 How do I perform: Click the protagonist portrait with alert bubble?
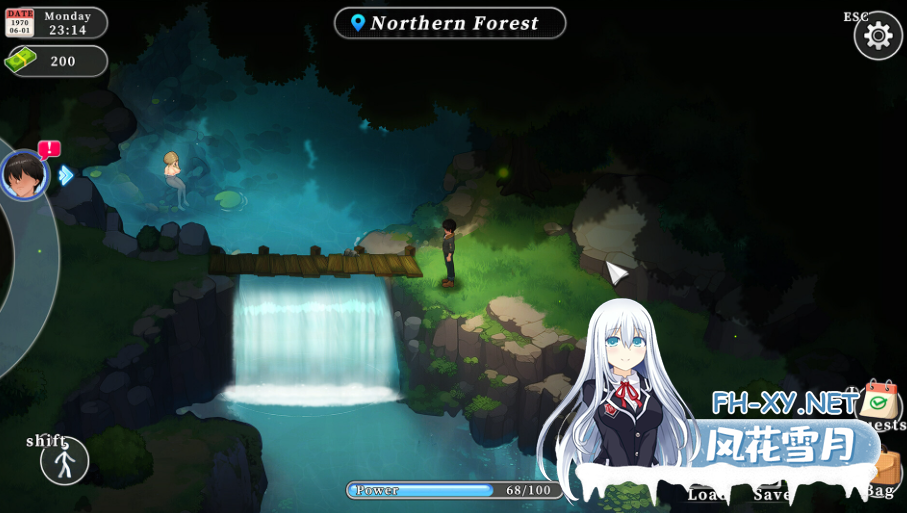pos(24,175)
